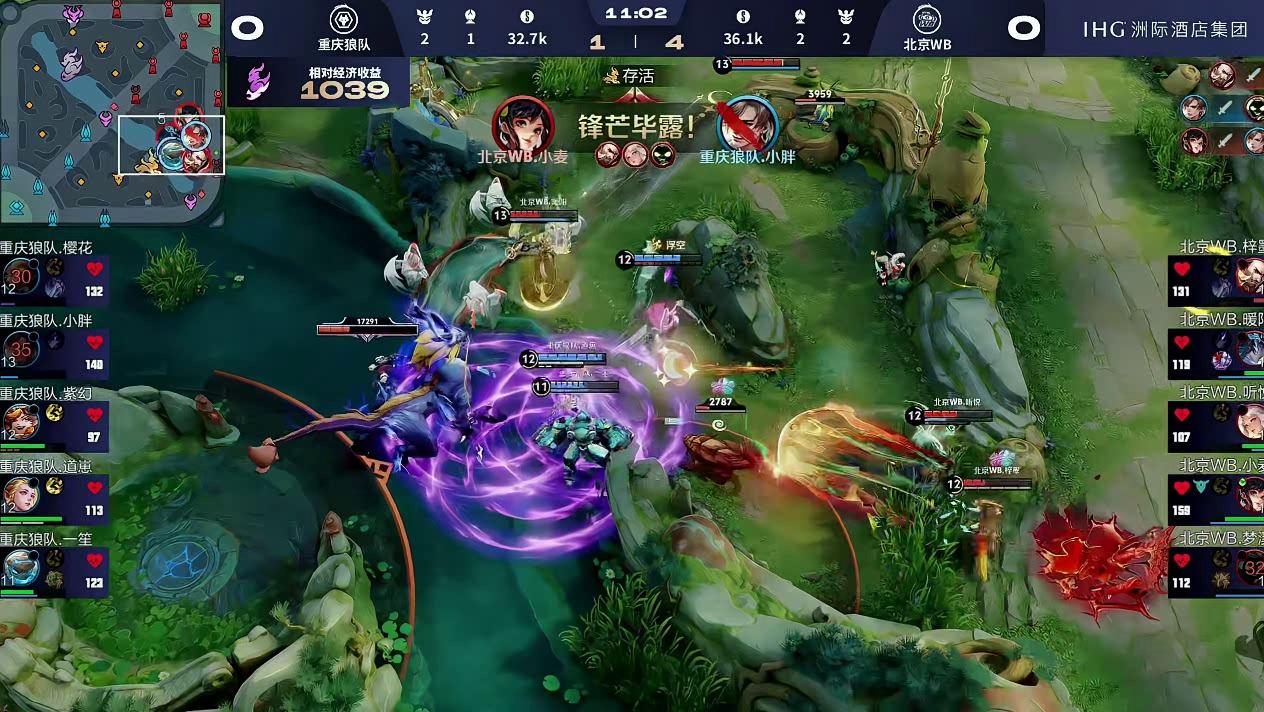1264x712 pixels.
Task: Select player 北京WB.梦岚 panel
Action: pos(1215,569)
